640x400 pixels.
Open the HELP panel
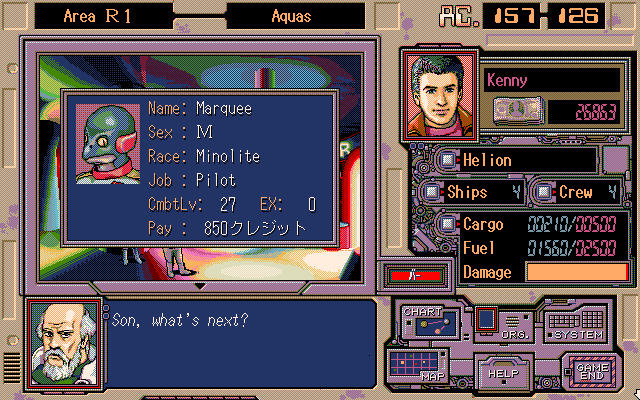[x=500, y=371]
